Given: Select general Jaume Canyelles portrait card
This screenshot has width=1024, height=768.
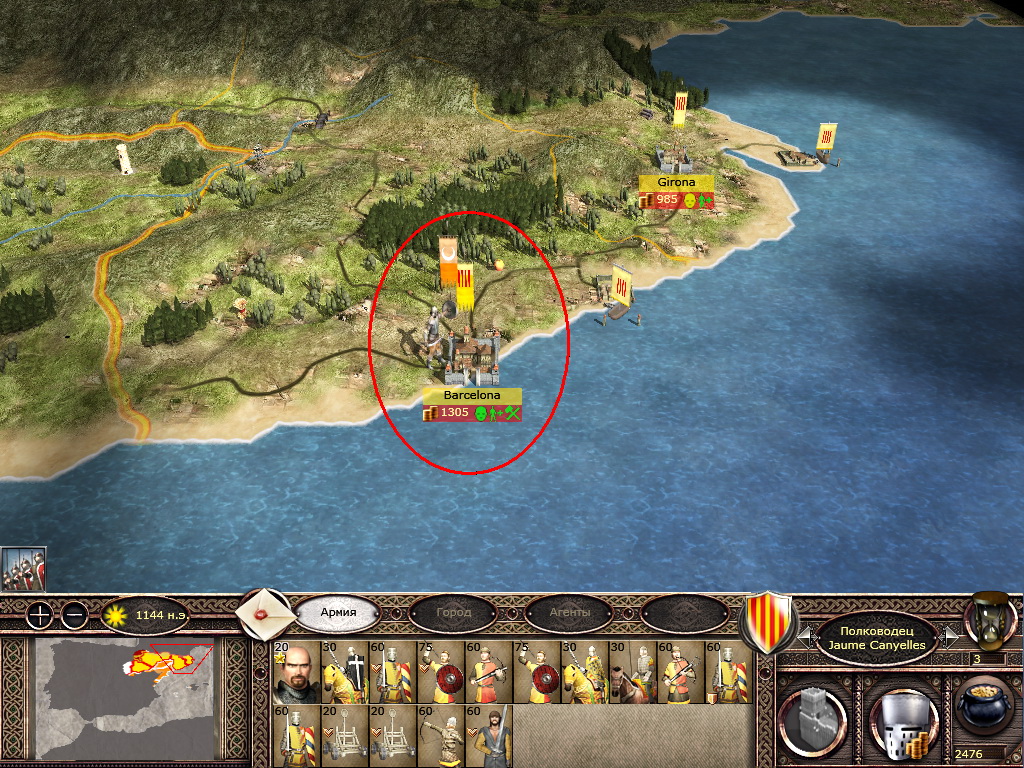Looking at the screenshot, I should (x=296, y=672).
